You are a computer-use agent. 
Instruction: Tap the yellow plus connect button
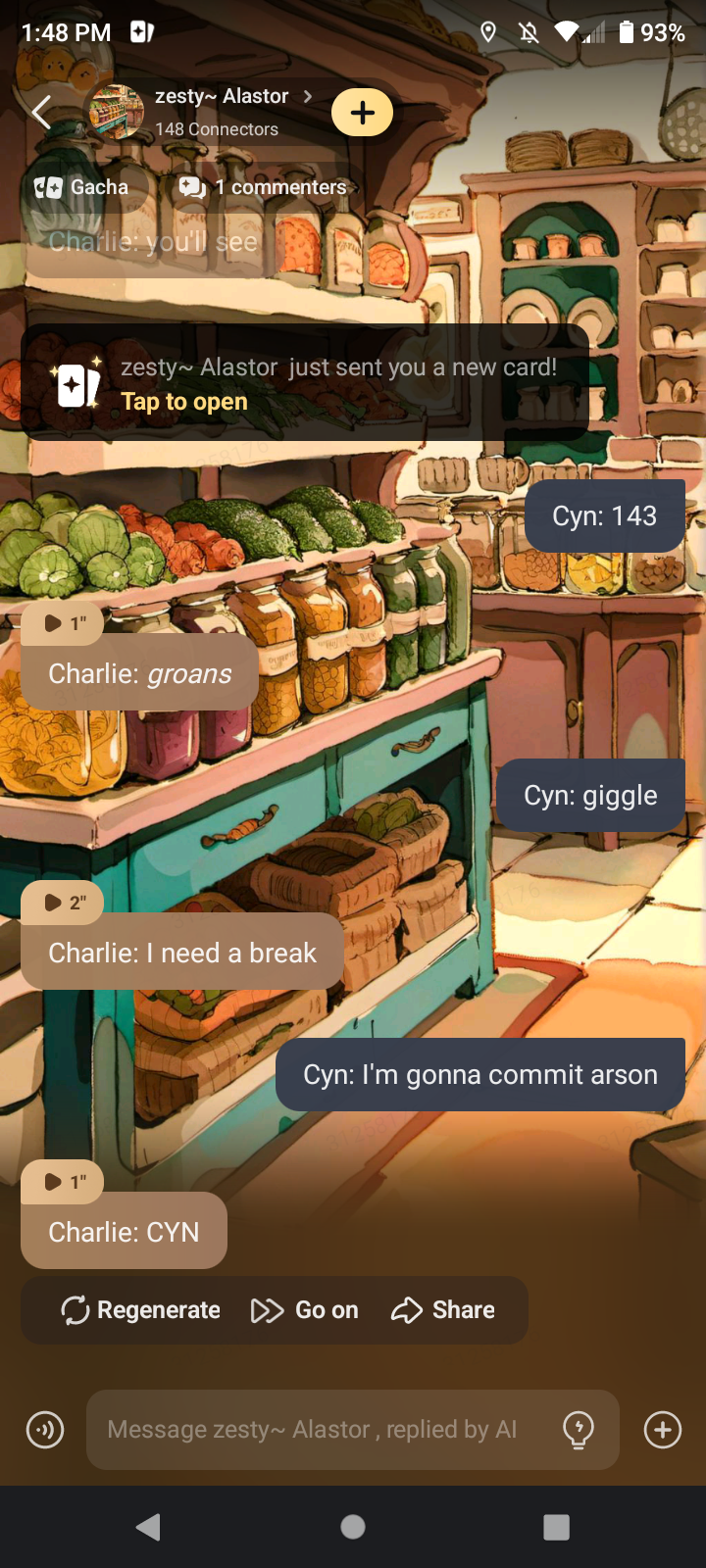[x=362, y=113]
